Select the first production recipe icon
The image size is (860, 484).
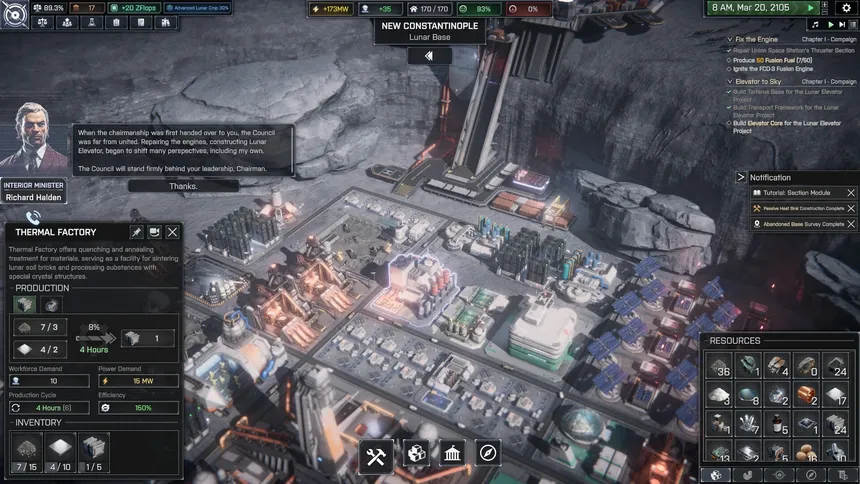[x=24, y=305]
